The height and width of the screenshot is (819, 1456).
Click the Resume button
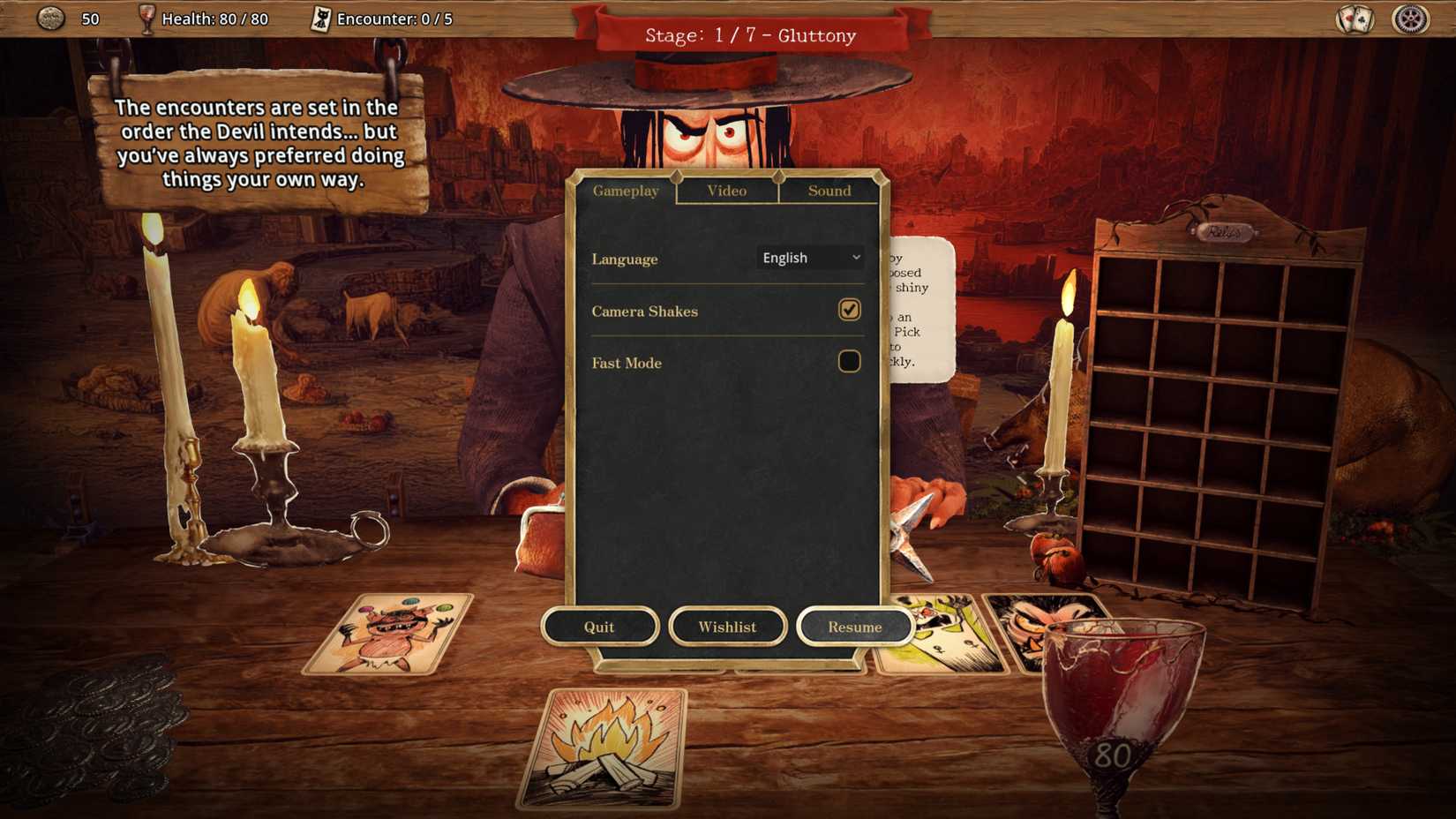click(854, 627)
